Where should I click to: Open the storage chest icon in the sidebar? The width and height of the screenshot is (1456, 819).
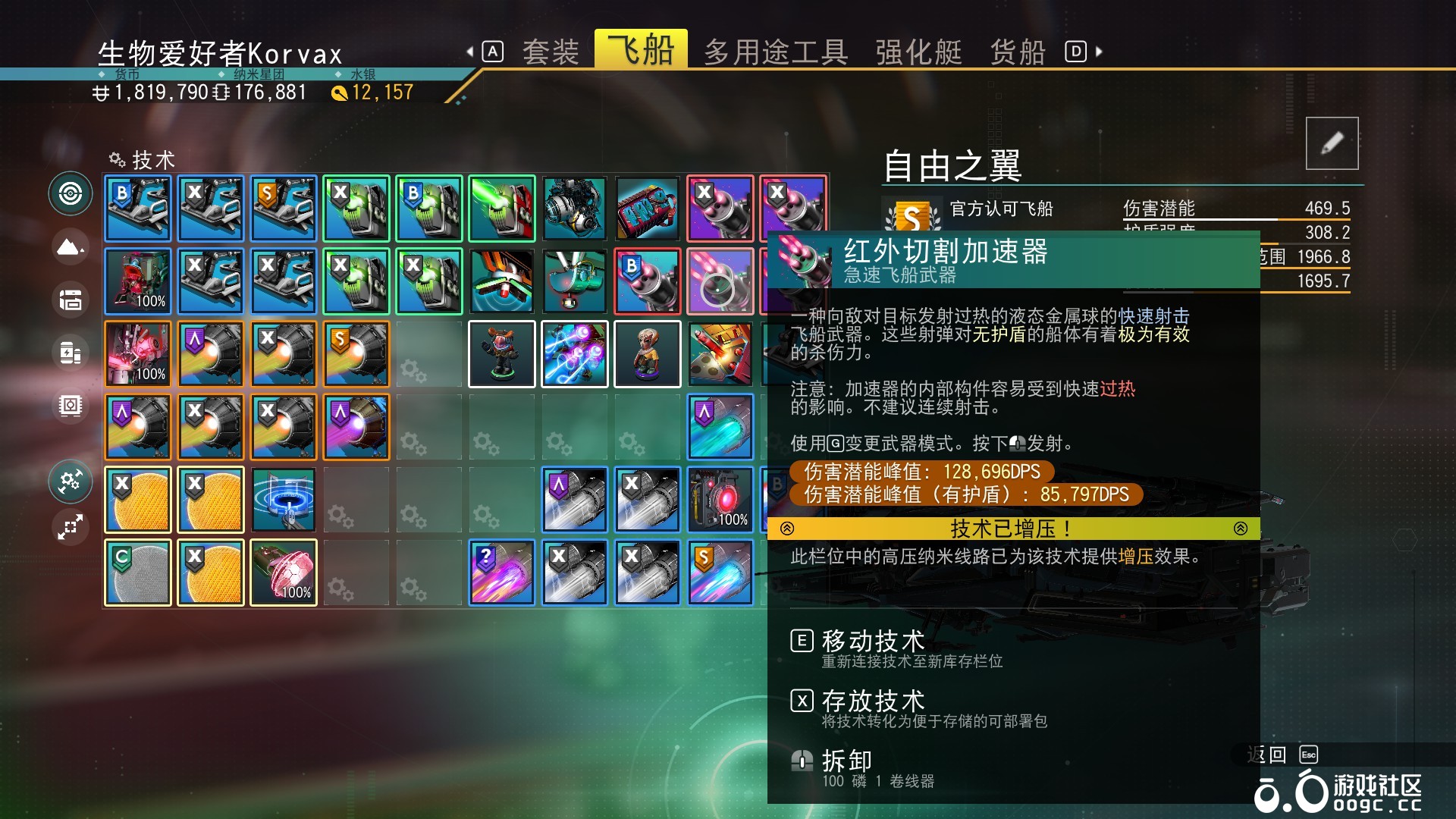click(70, 300)
